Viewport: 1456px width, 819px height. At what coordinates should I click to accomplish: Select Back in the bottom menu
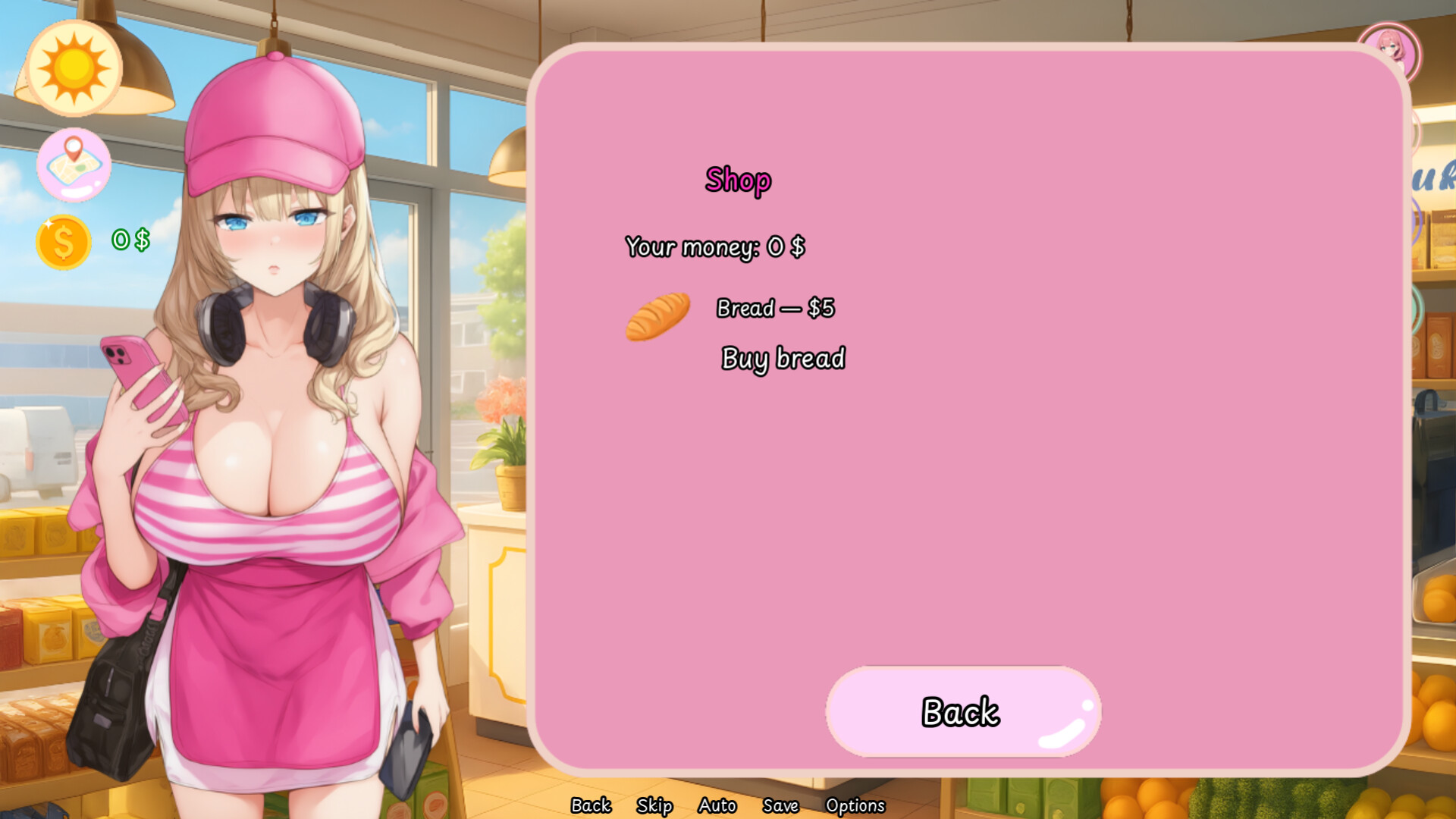(x=591, y=805)
